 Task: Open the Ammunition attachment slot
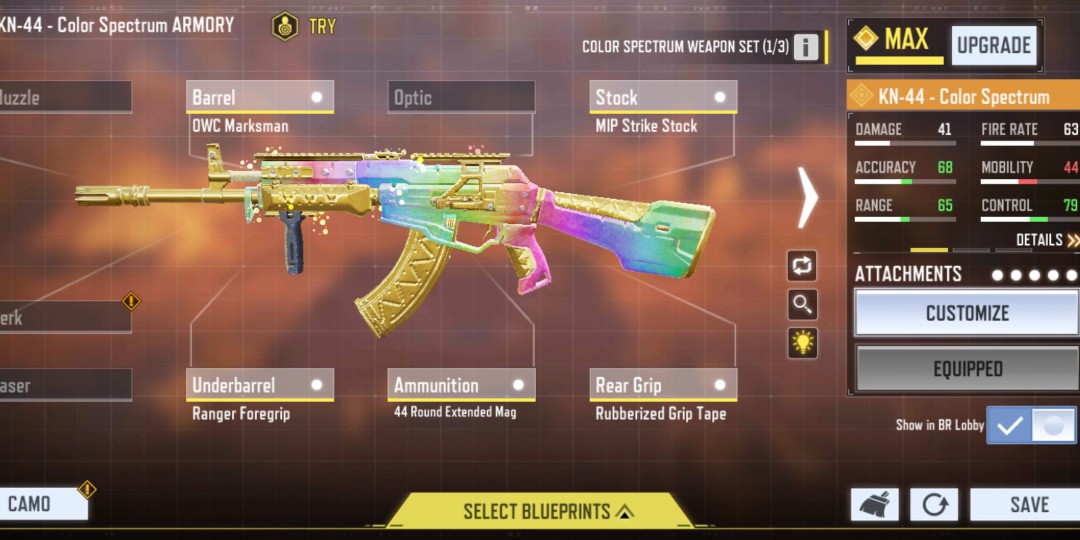coord(461,385)
